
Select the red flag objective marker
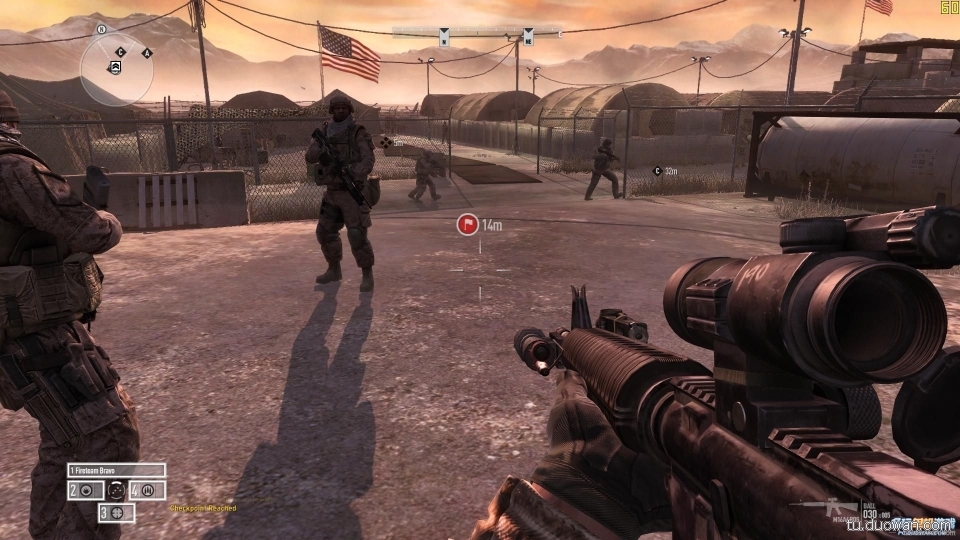point(467,225)
